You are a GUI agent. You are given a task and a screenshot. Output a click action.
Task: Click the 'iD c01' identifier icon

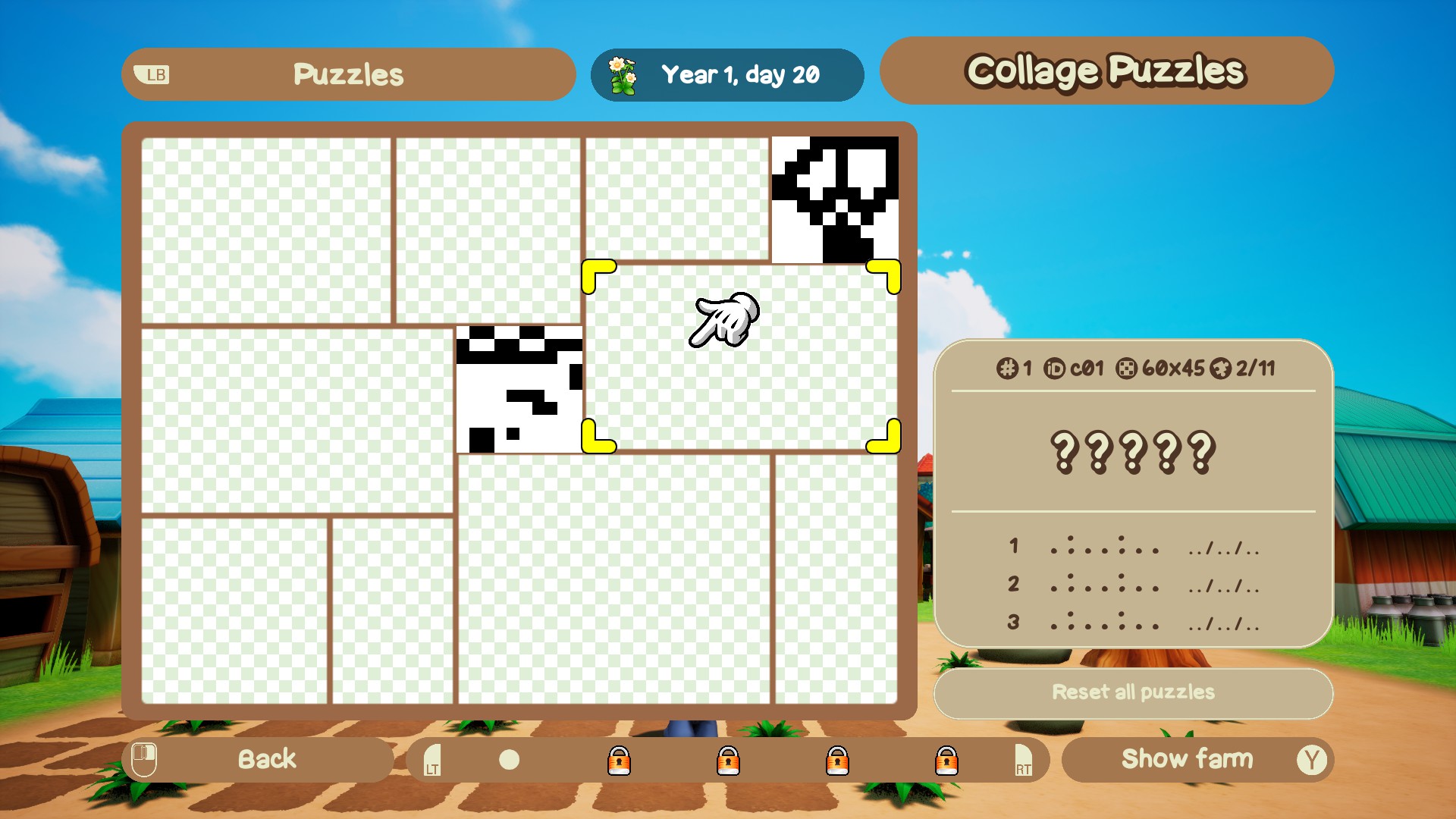coord(1056,370)
